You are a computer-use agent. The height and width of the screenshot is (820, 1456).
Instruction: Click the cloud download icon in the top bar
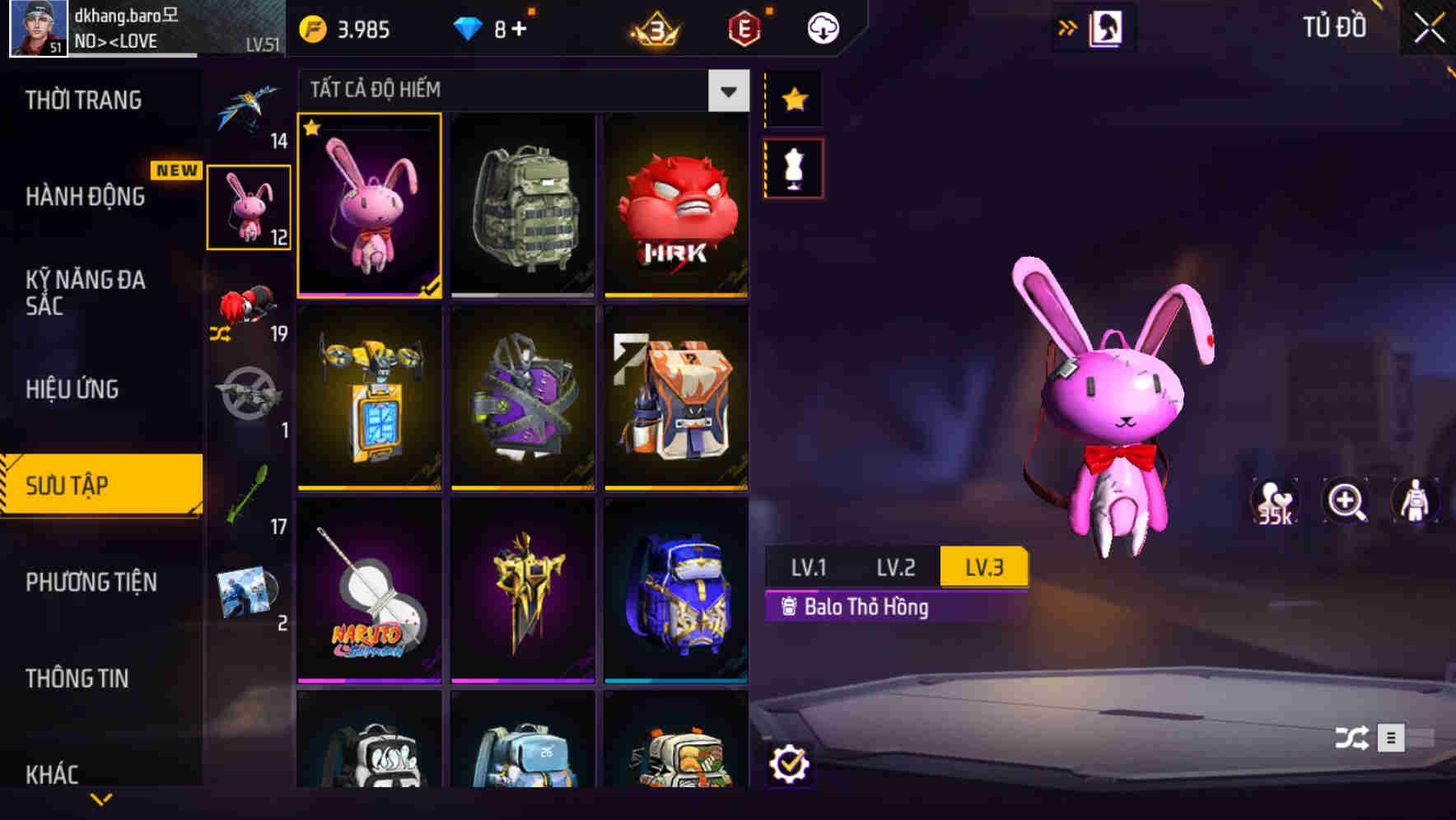pyautogui.click(x=823, y=27)
